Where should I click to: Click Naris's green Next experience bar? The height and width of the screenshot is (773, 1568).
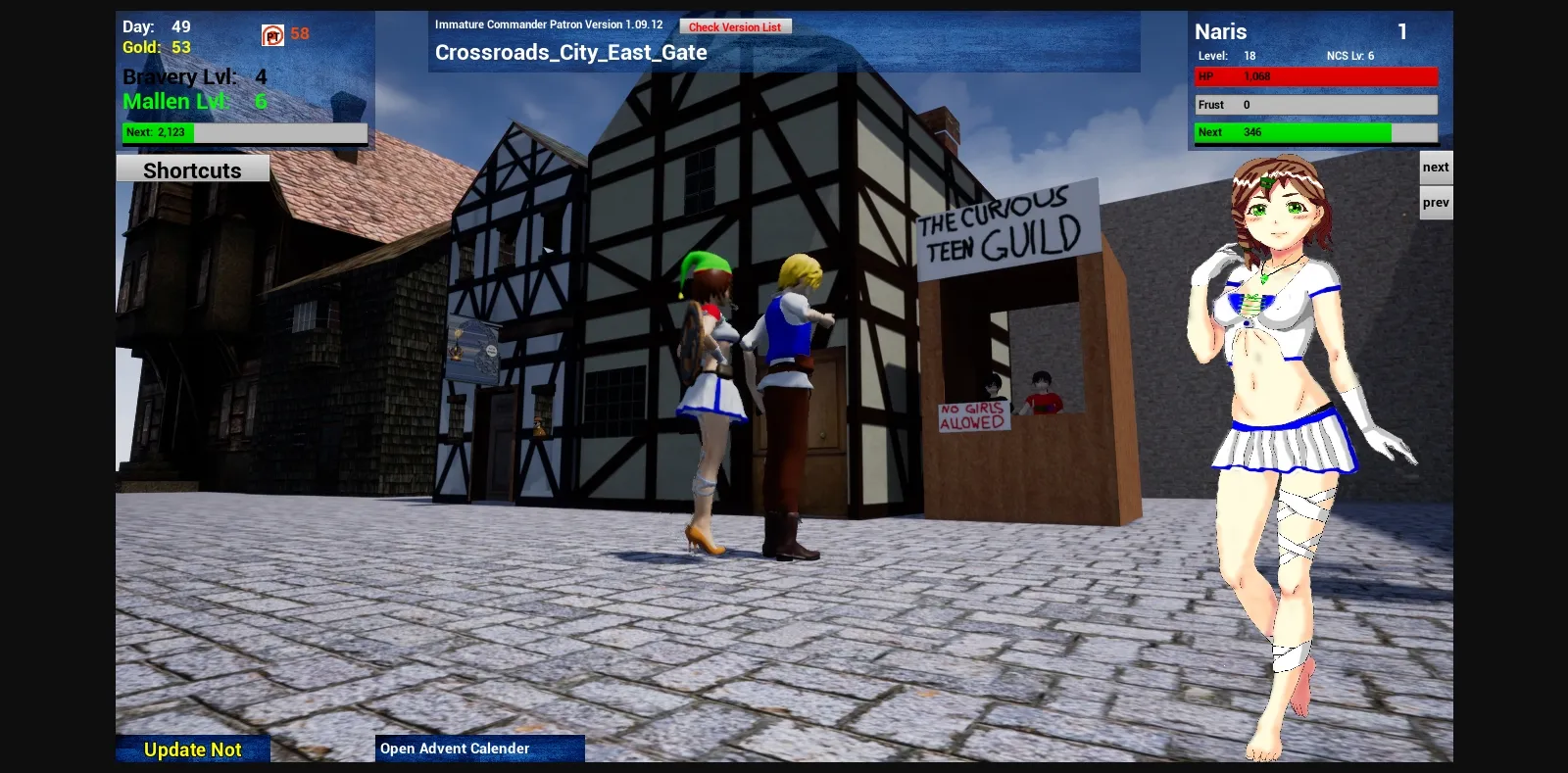point(1316,131)
